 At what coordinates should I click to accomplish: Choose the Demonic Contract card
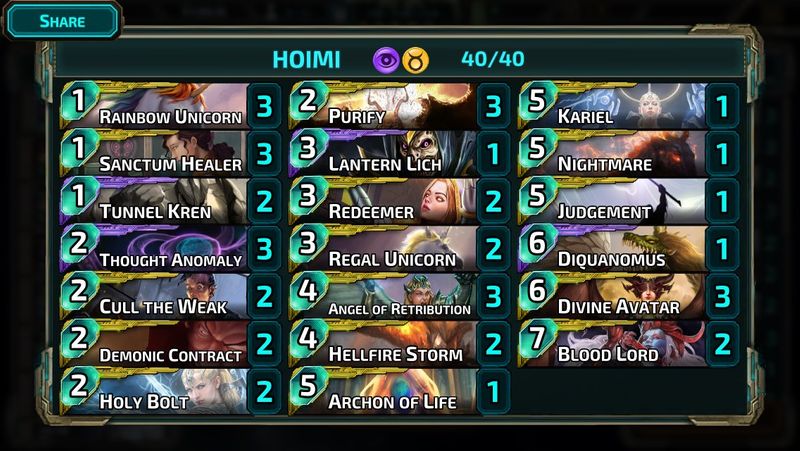click(x=160, y=344)
